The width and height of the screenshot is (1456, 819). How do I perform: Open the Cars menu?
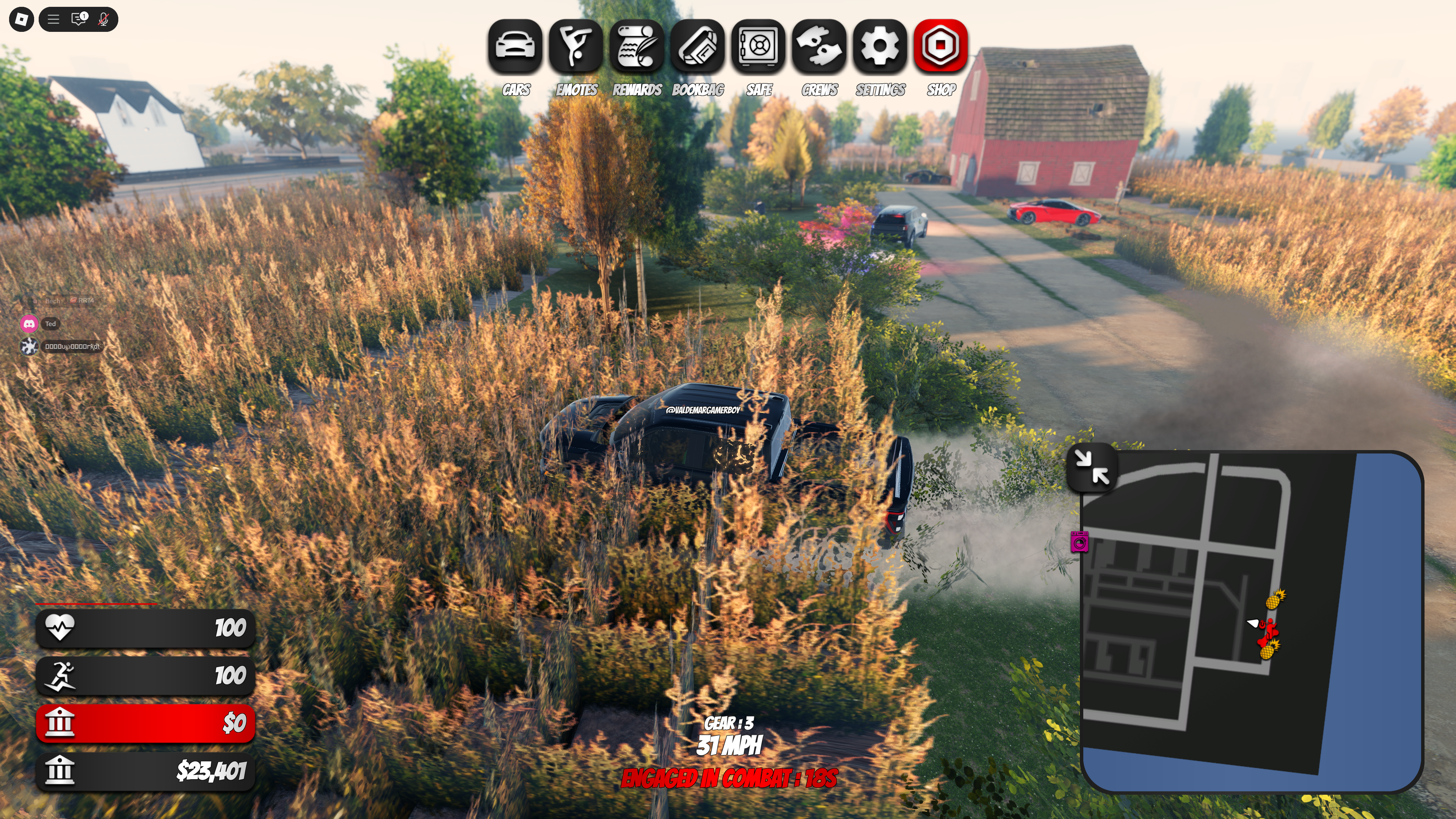pyautogui.click(x=515, y=46)
